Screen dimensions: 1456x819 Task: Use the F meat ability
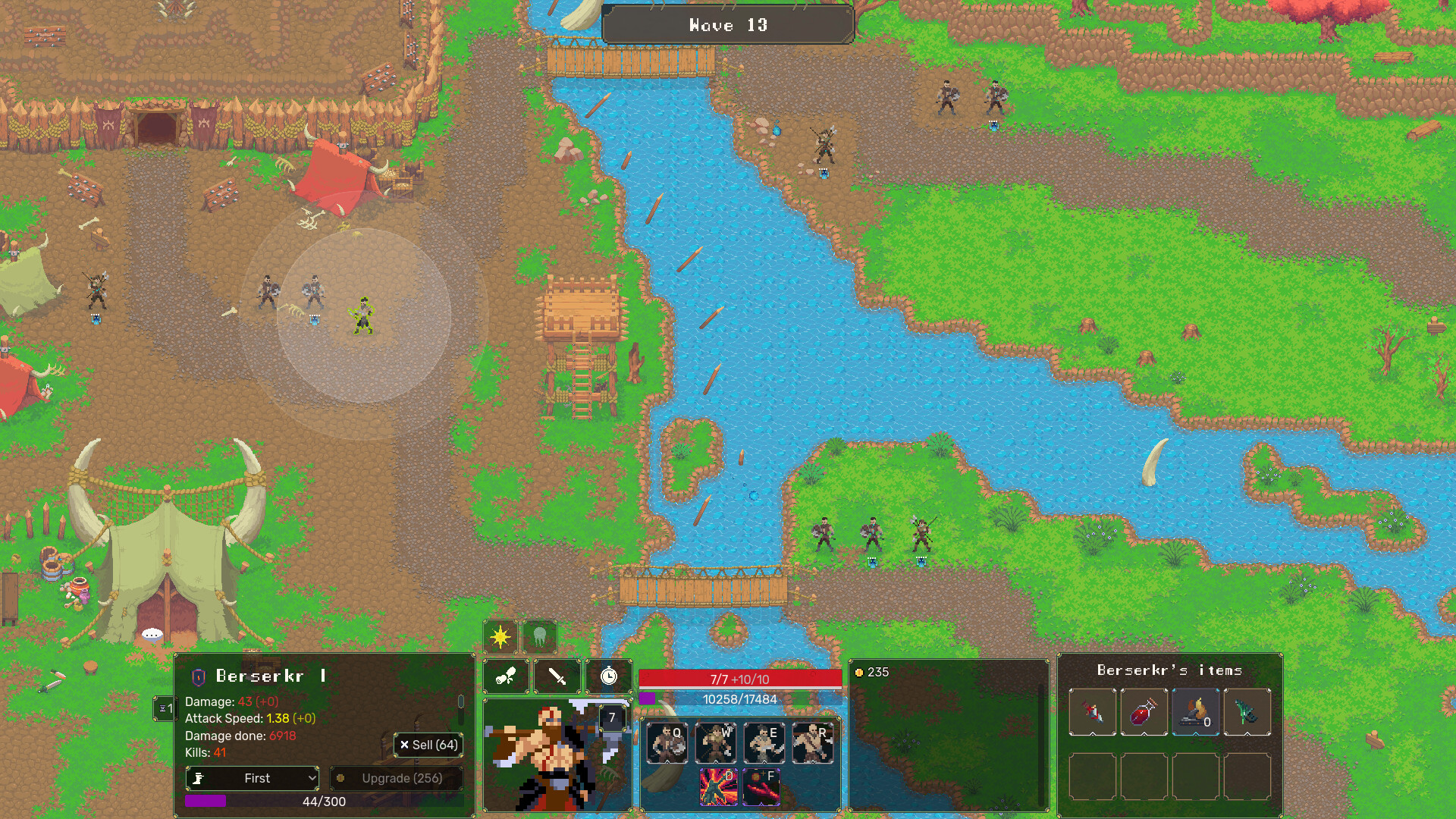762,787
